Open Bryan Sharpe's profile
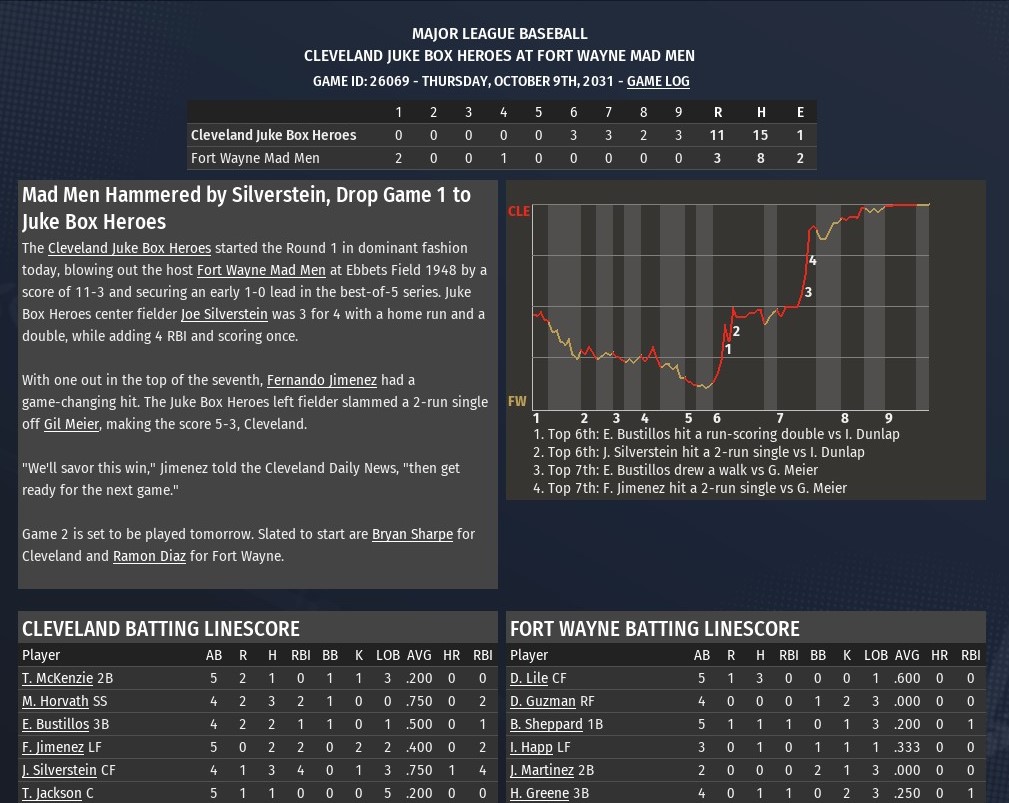This screenshot has height=803, width=1009. tap(412, 534)
